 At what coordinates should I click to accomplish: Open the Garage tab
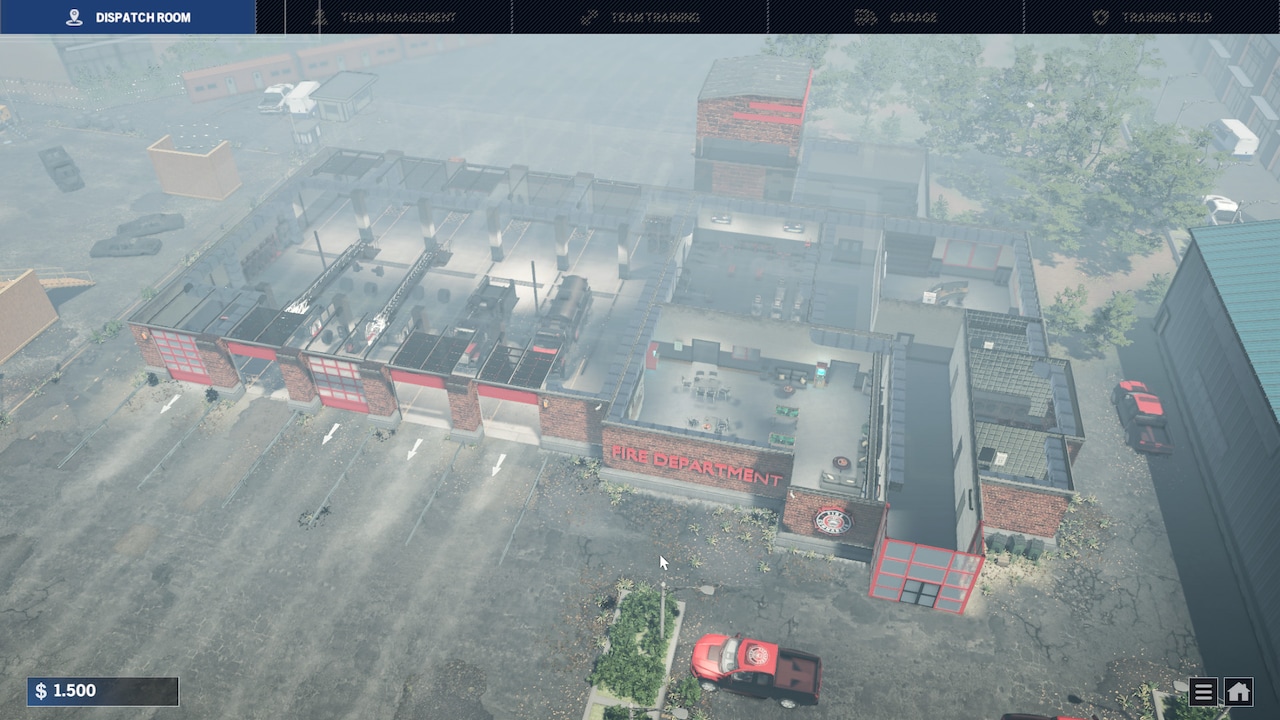pos(911,16)
